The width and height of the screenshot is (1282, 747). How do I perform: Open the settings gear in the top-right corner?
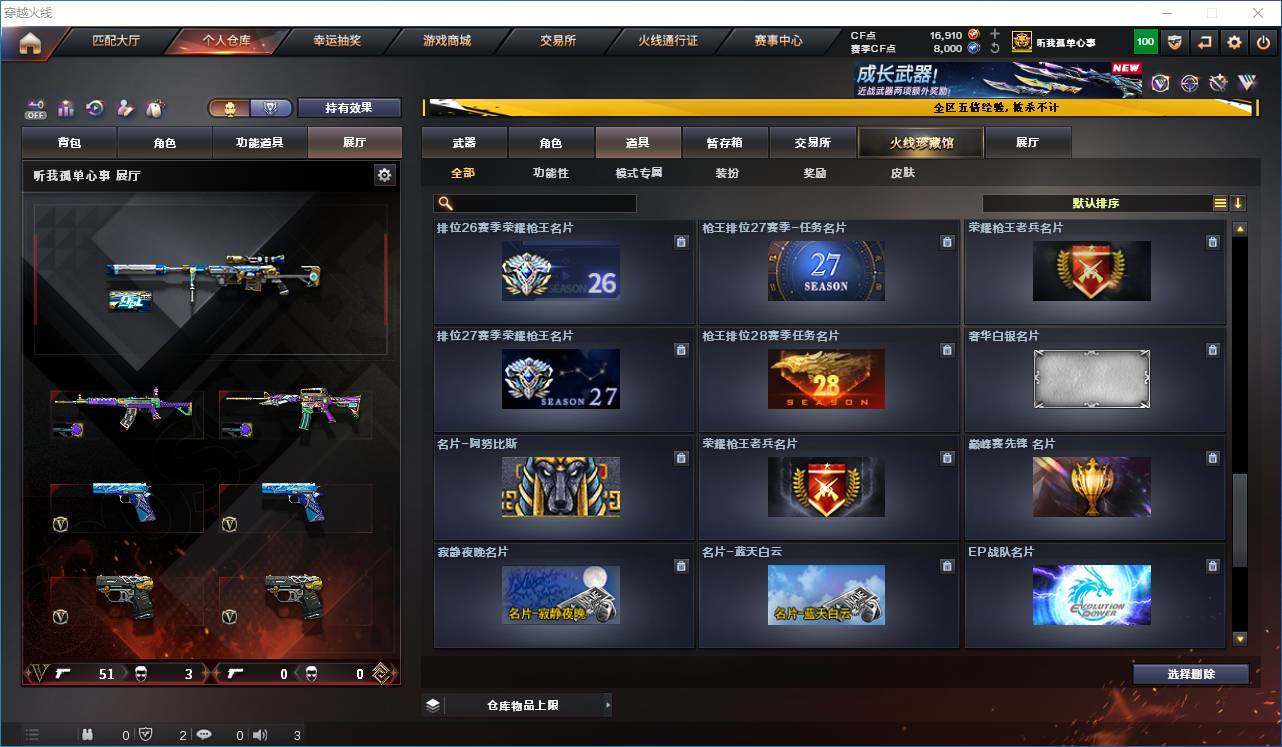pyautogui.click(x=1233, y=41)
